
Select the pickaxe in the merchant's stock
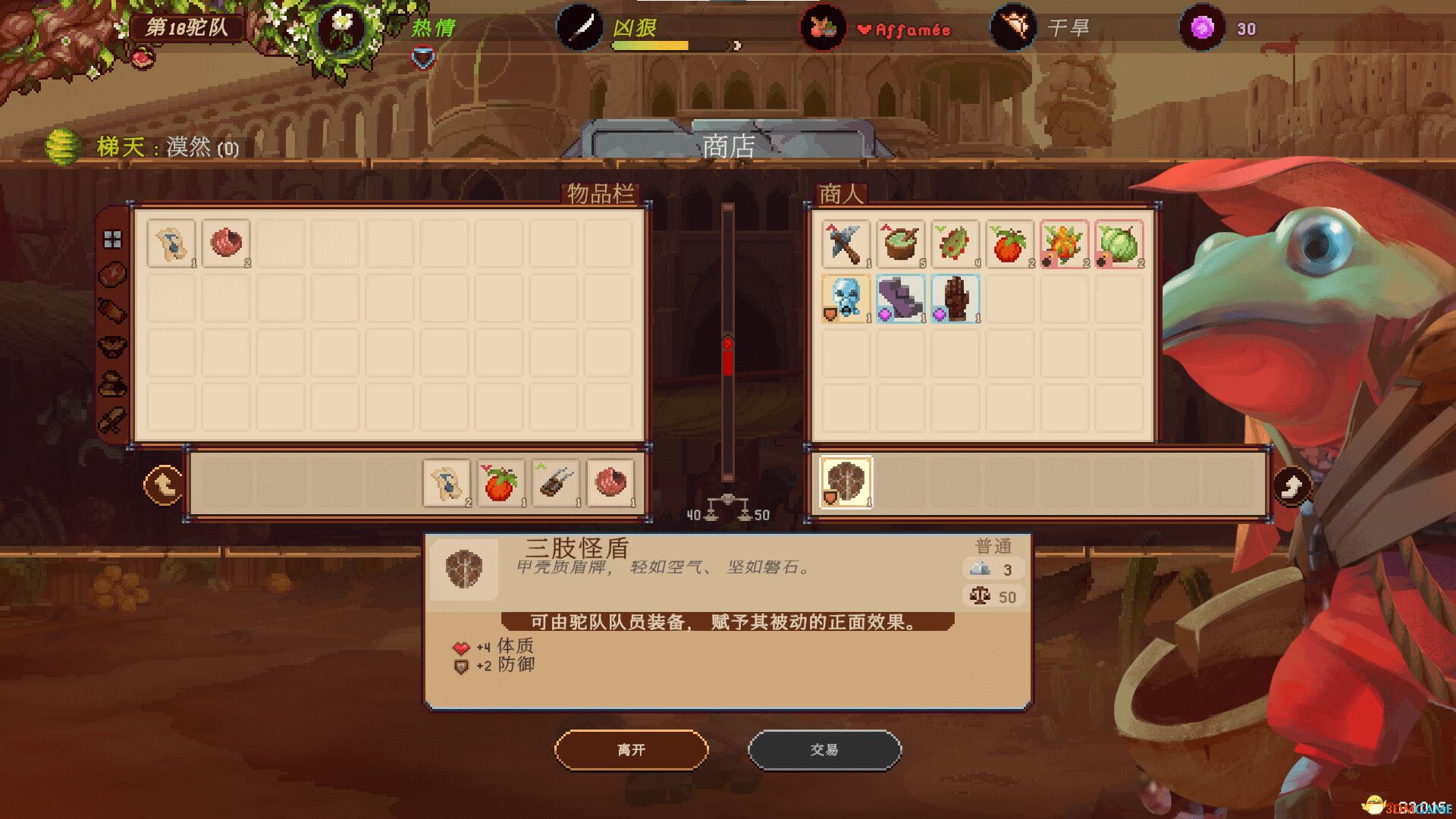pos(846,243)
